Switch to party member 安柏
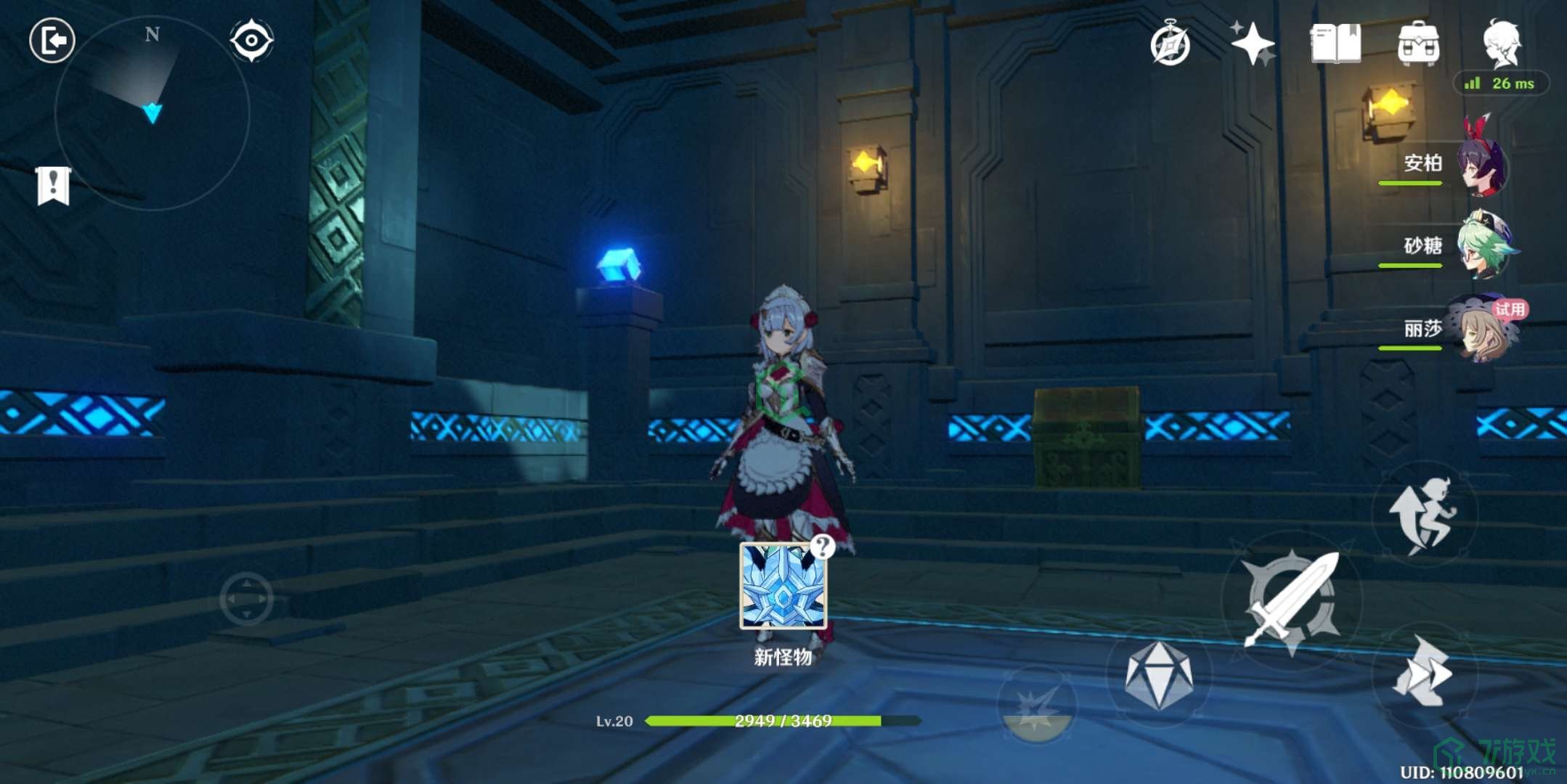The width and height of the screenshot is (1567, 784). click(1481, 166)
